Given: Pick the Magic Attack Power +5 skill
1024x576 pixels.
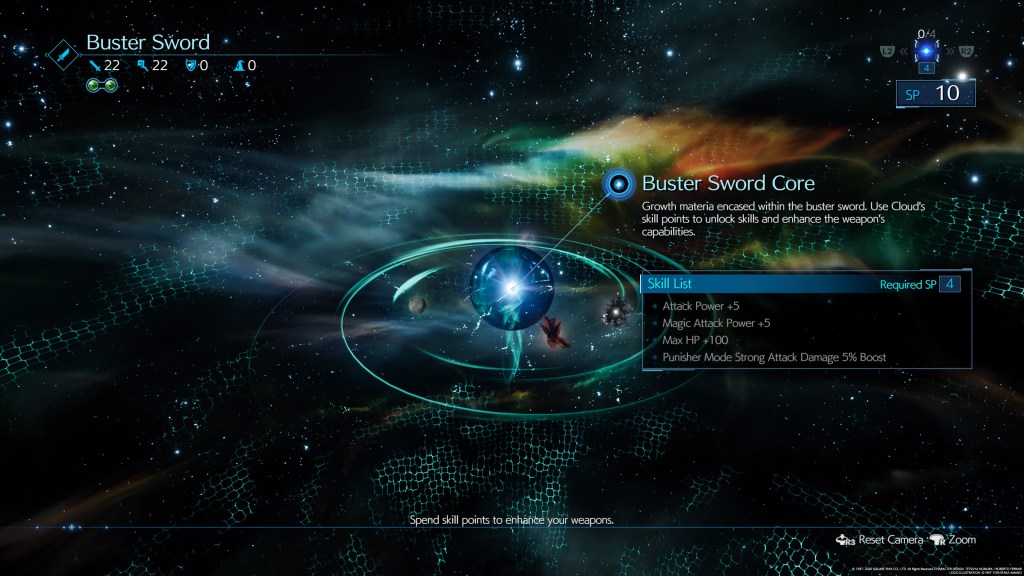Looking at the screenshot, I should pyautogui.click(x=716, y=323).
